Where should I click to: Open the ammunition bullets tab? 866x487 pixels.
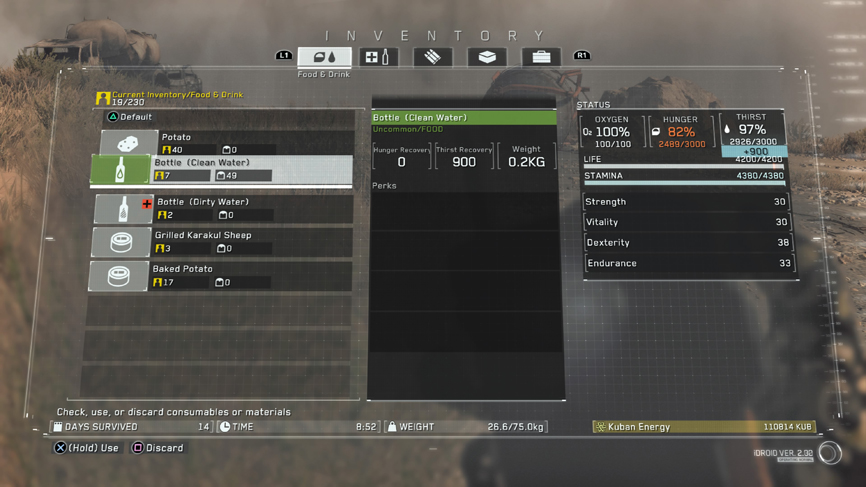pyautogui.click(x=433, y=57)
